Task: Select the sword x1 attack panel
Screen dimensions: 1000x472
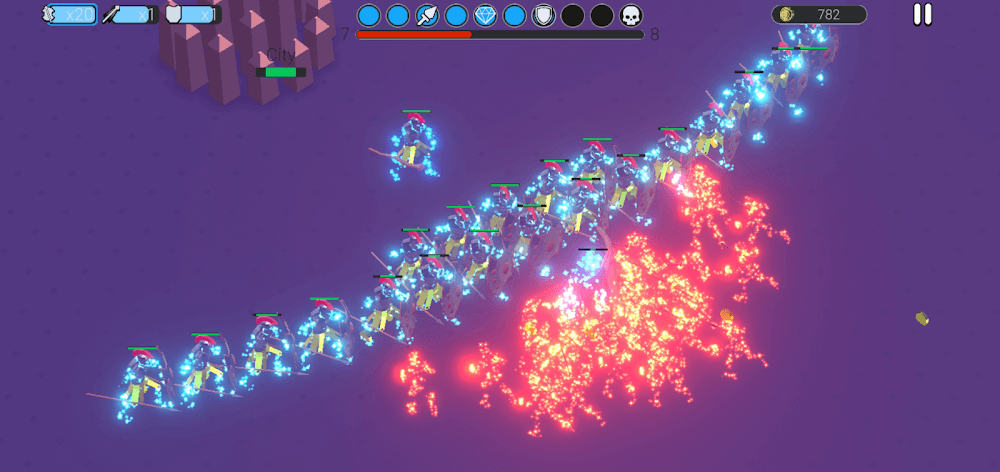Action: (x=130, y=15)
